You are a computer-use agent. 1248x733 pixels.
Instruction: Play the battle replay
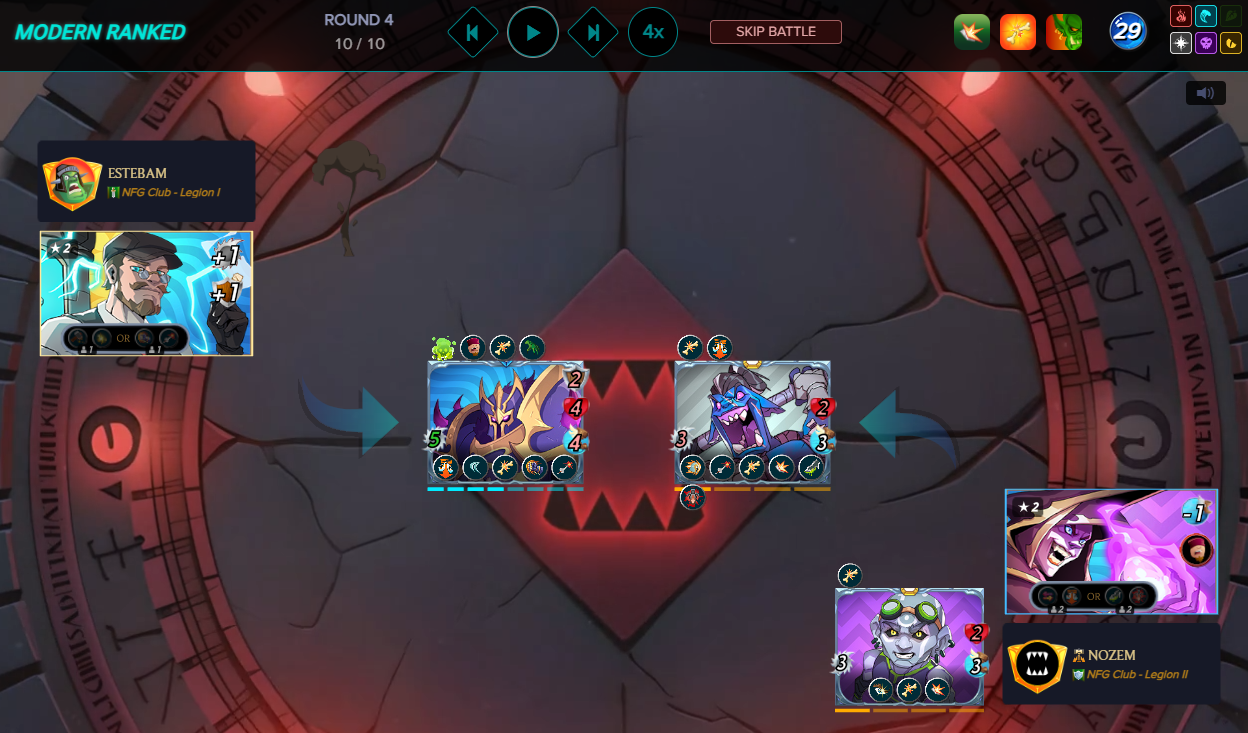(533, 33)
